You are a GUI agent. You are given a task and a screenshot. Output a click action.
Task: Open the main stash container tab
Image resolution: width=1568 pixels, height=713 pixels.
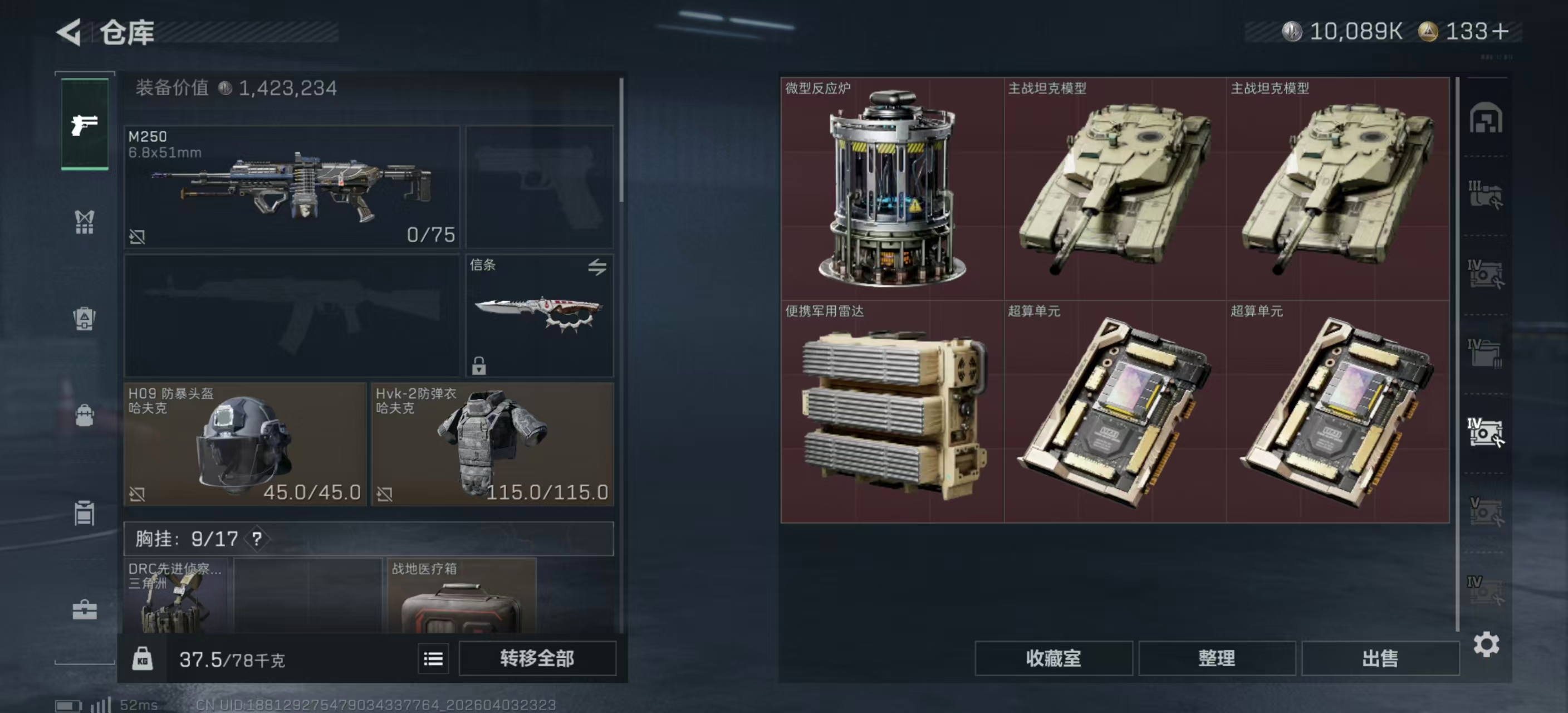click(1486, 118)
